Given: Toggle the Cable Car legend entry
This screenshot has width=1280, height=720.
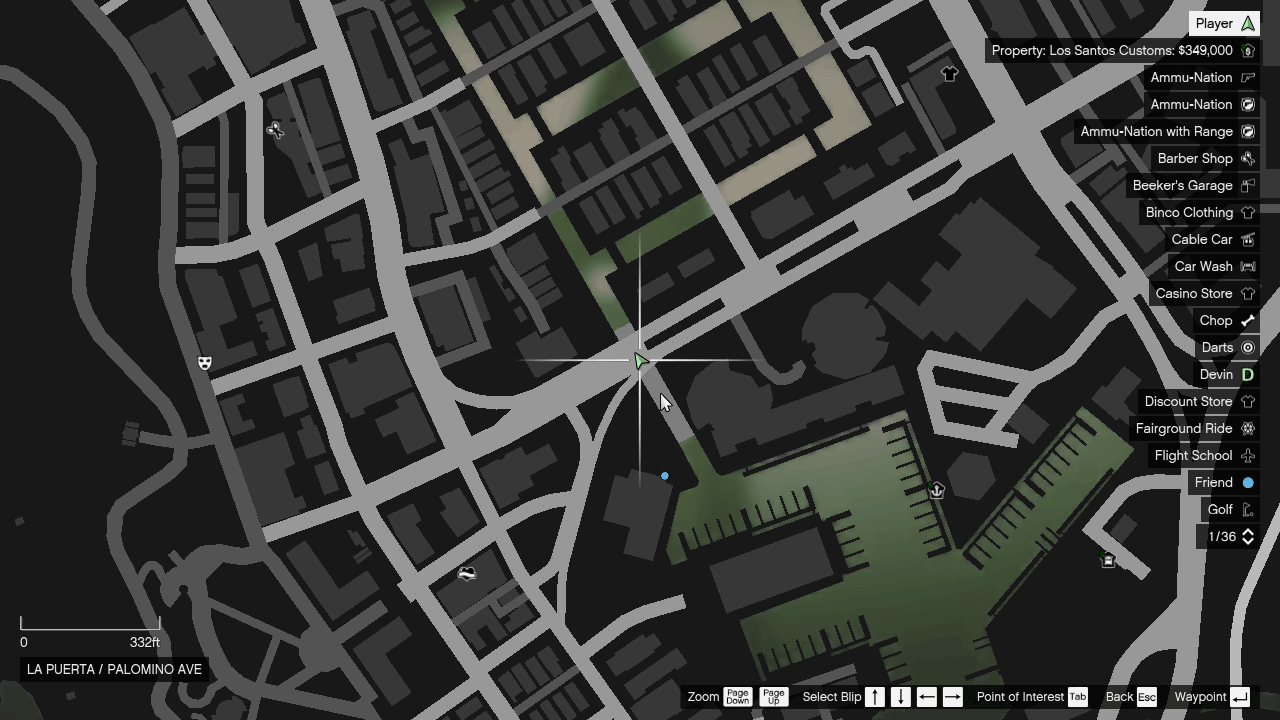Looking at the screenshot, I should pyautogui.click(x=1248, y=239).
